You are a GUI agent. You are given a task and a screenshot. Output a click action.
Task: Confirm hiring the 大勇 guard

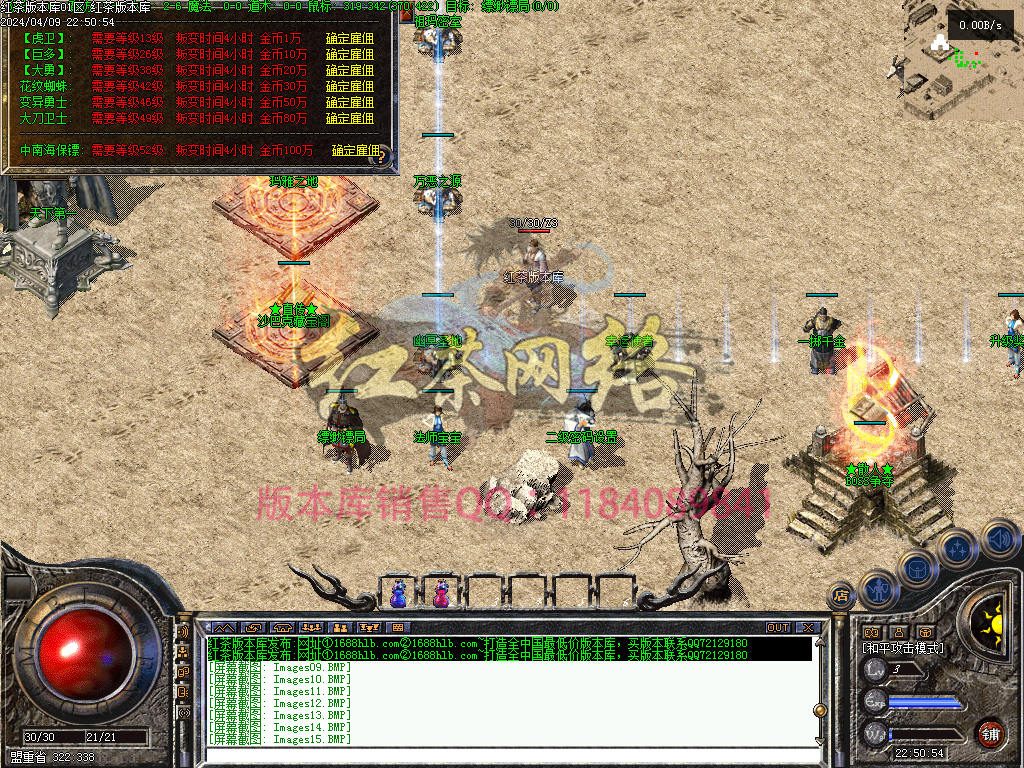pyautogui.click(x=349, y=71)
